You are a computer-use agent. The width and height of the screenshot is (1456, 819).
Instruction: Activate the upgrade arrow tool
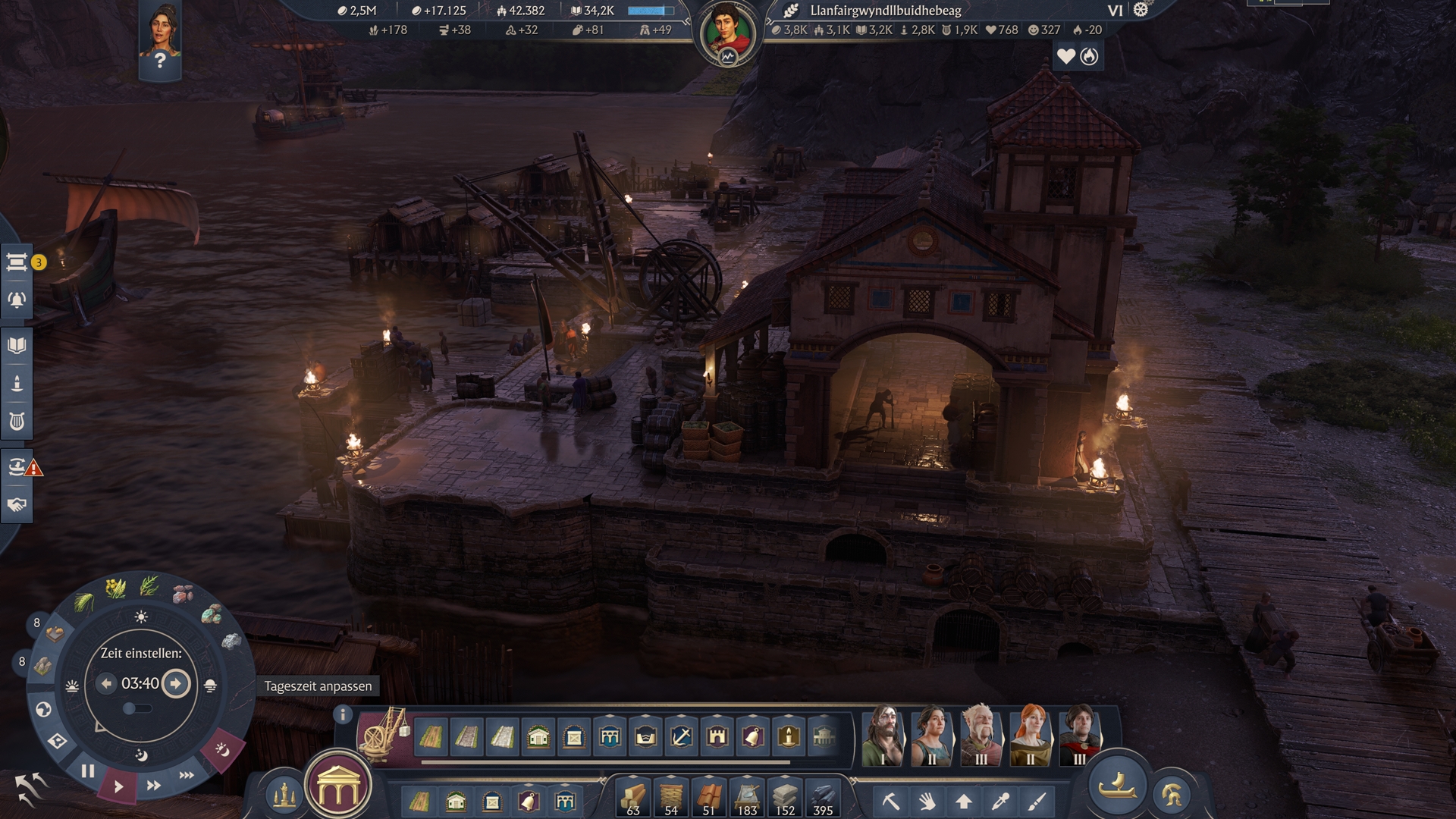(x=964, y=801)
